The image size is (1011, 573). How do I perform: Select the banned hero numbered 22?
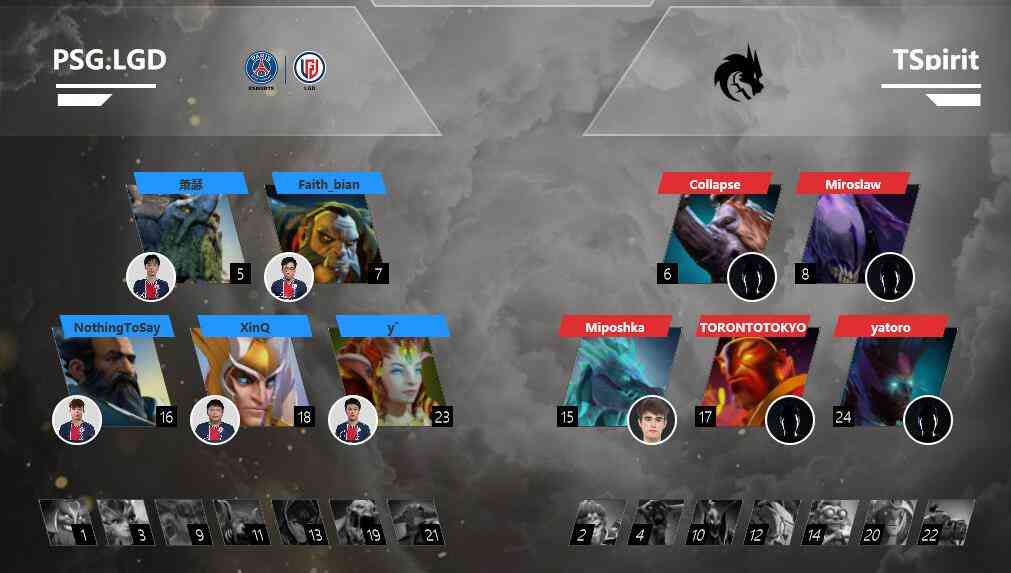point(946,522)
